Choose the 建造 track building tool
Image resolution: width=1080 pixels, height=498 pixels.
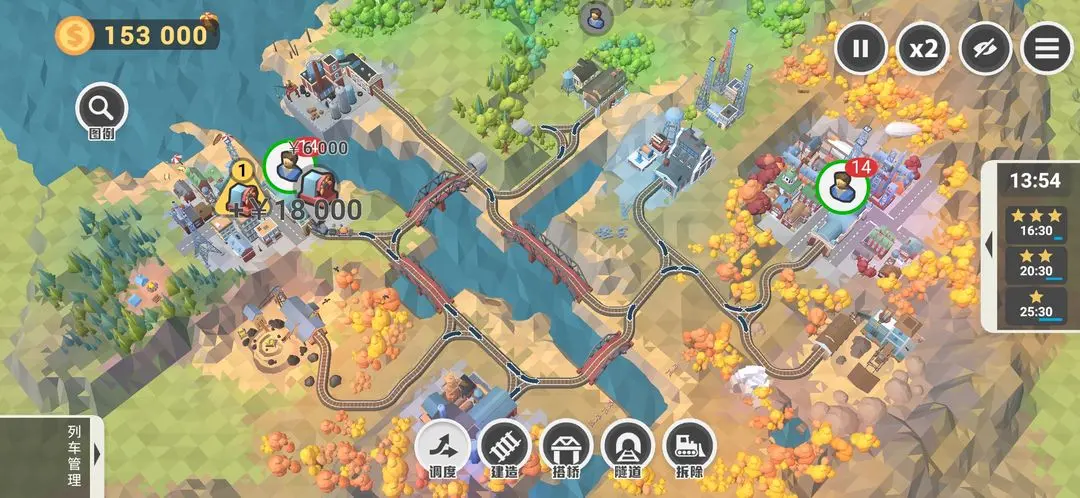pyautogui.click(x=504, y=445)
